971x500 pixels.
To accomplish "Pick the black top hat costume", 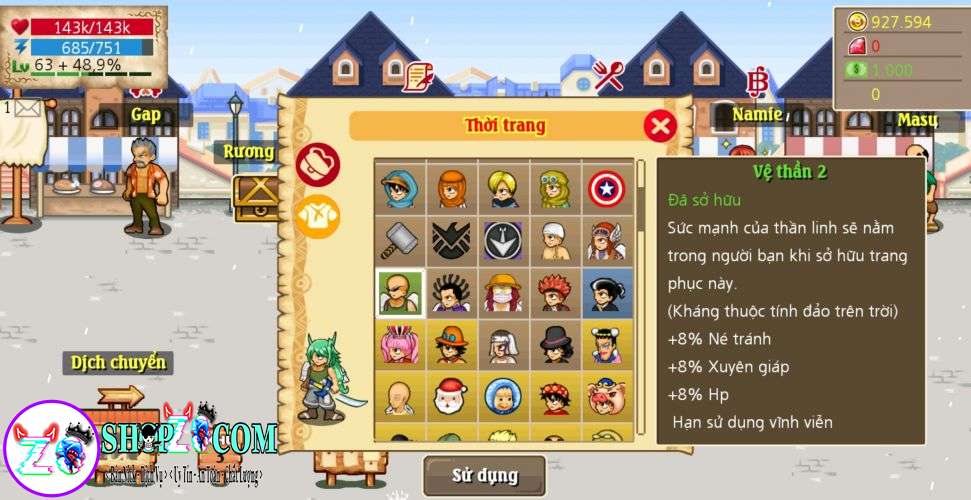I will tap(555, 345).
